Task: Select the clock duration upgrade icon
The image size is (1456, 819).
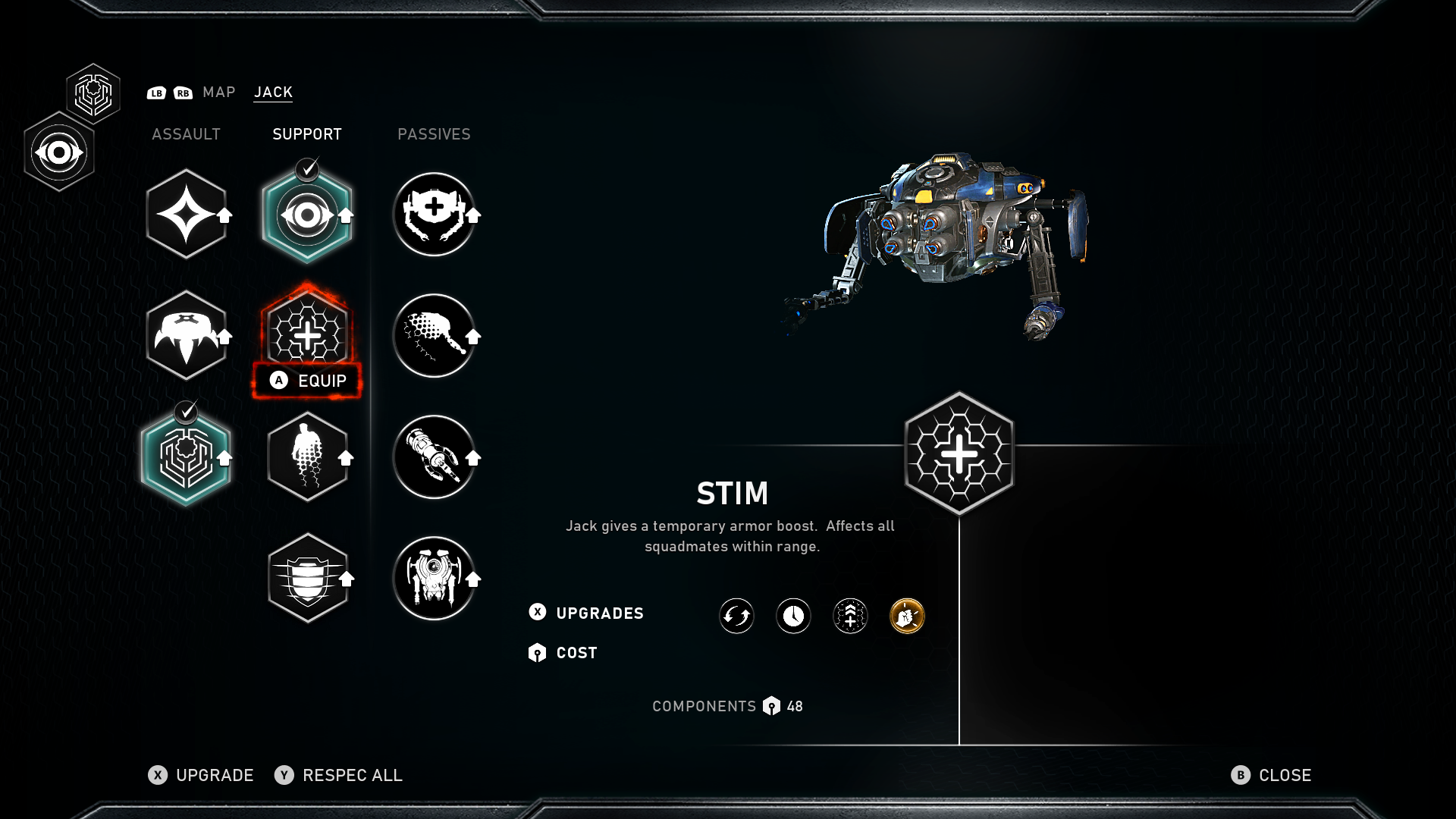Action: pyautogui.click(x=792, y=616)
